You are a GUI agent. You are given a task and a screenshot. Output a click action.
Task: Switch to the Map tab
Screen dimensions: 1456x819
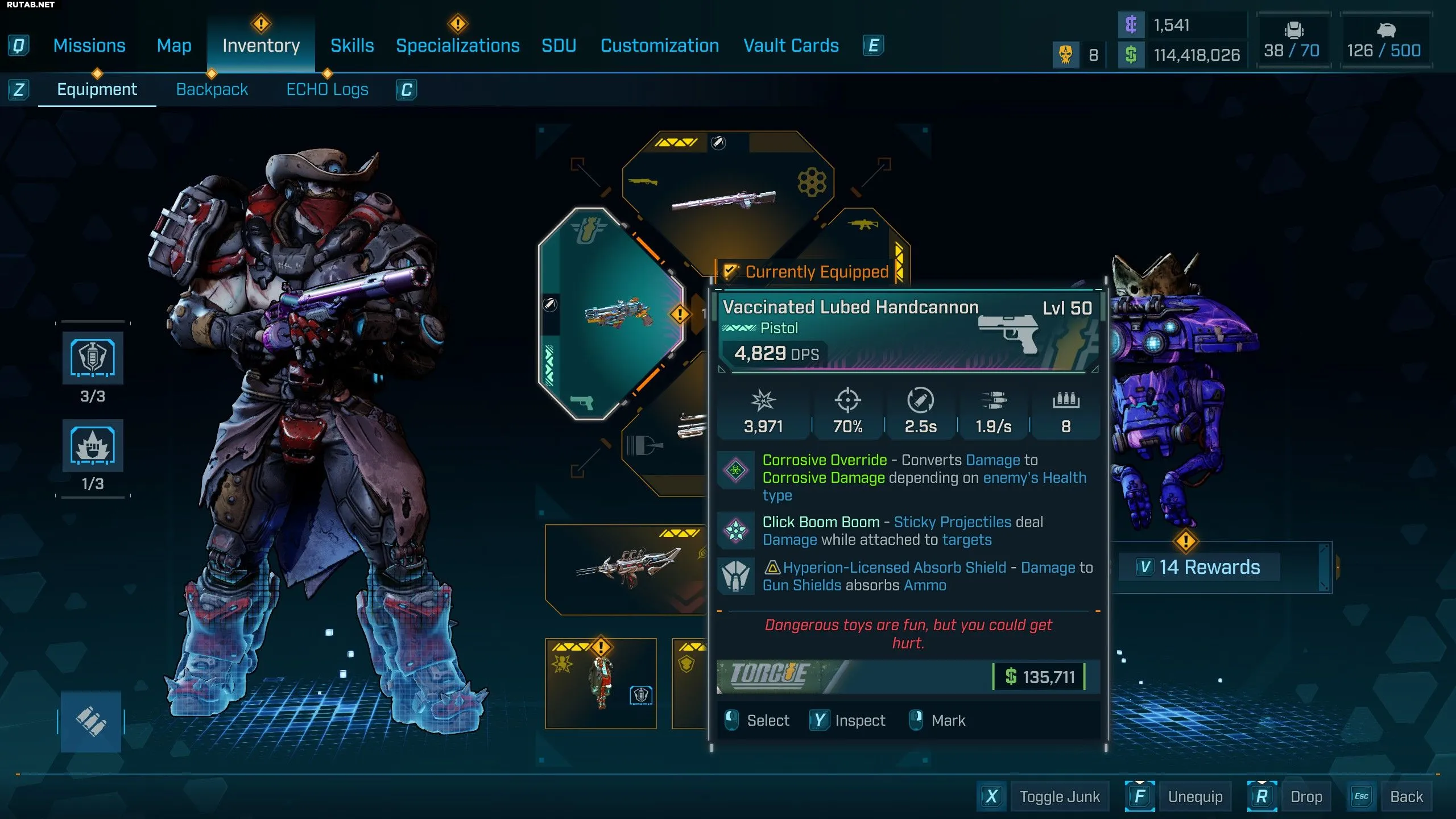[174, 45]
